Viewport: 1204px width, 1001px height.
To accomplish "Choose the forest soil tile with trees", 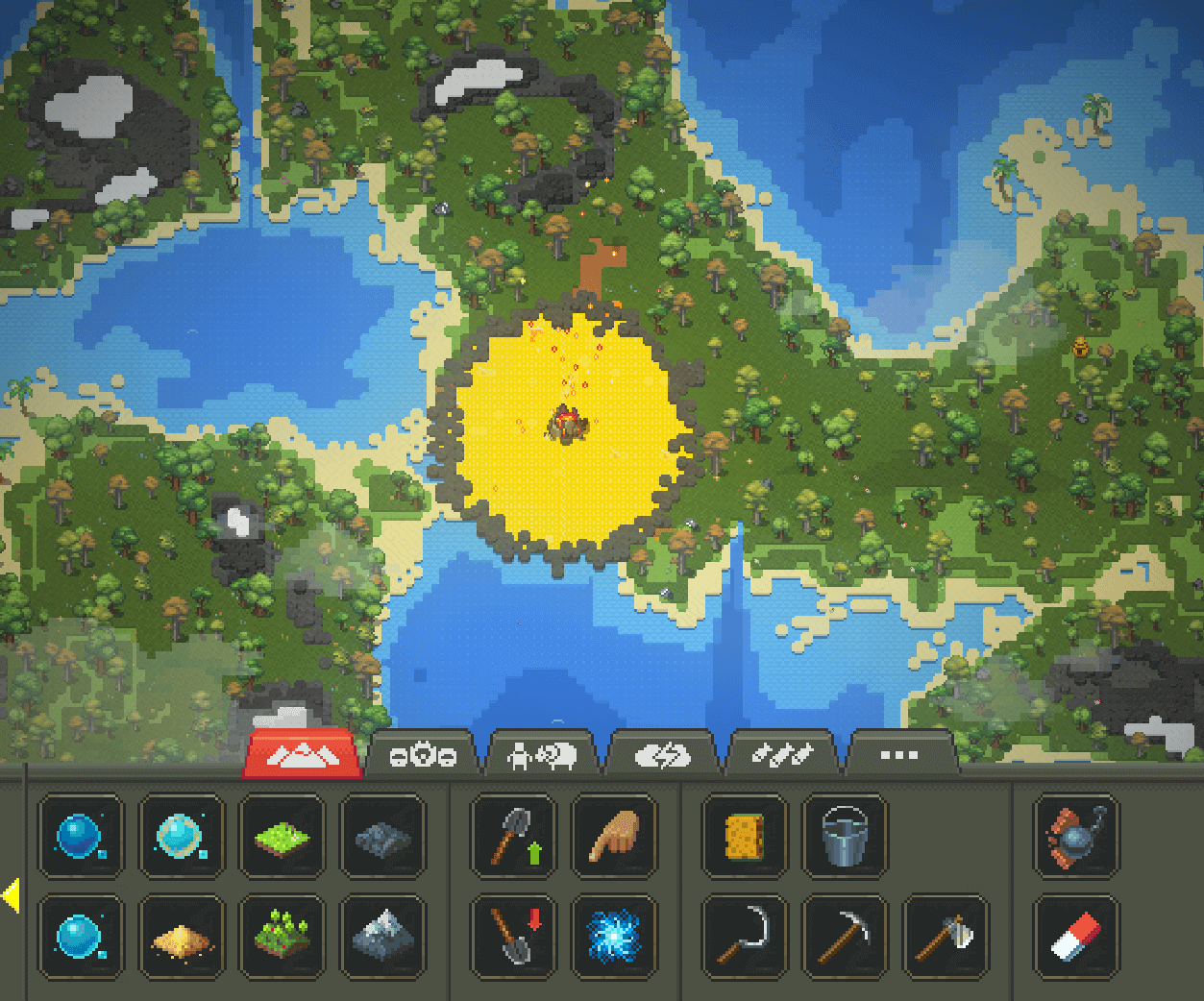I will point(282,938).
